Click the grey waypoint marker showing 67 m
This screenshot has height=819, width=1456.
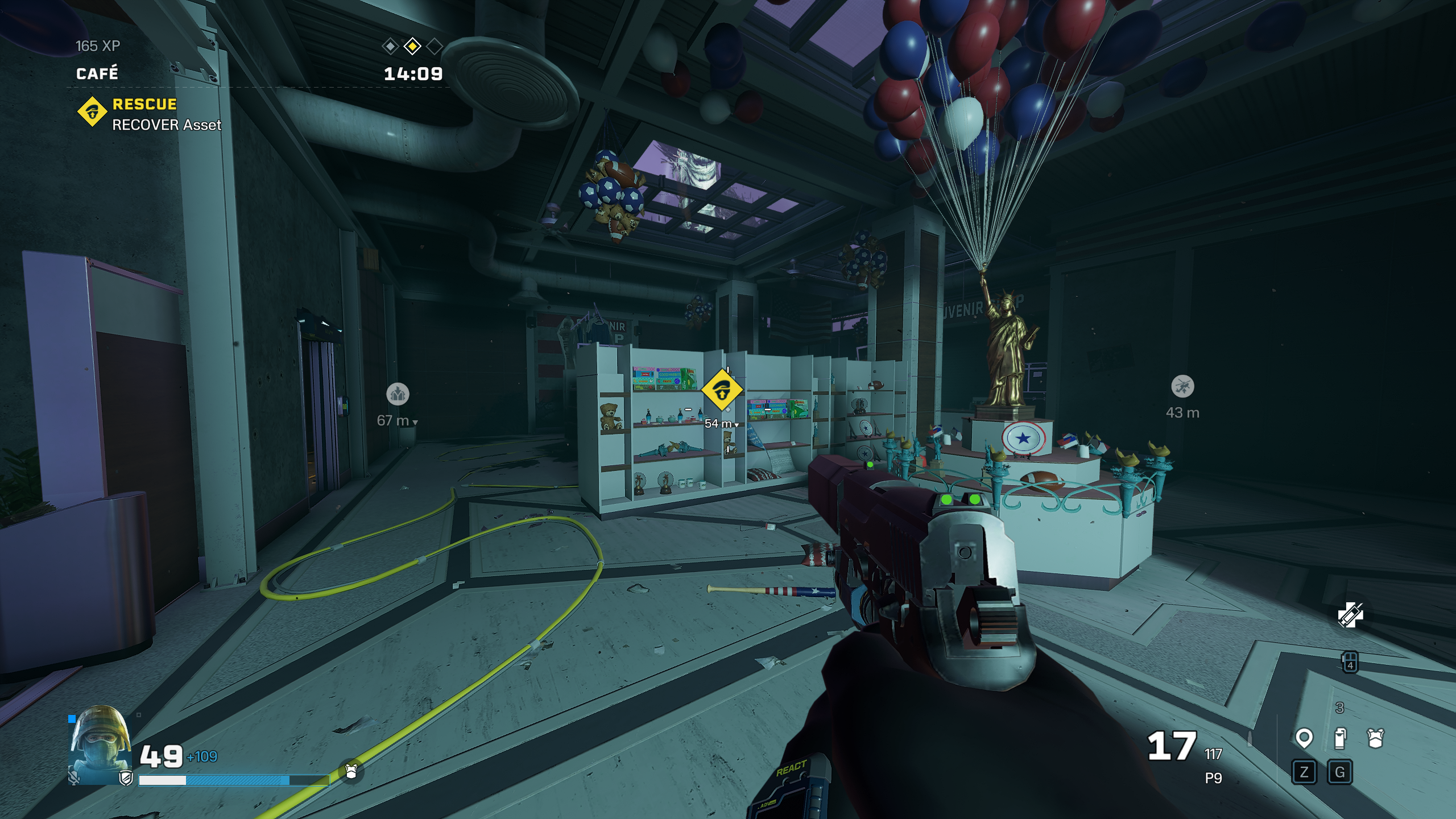click(398, 394)
